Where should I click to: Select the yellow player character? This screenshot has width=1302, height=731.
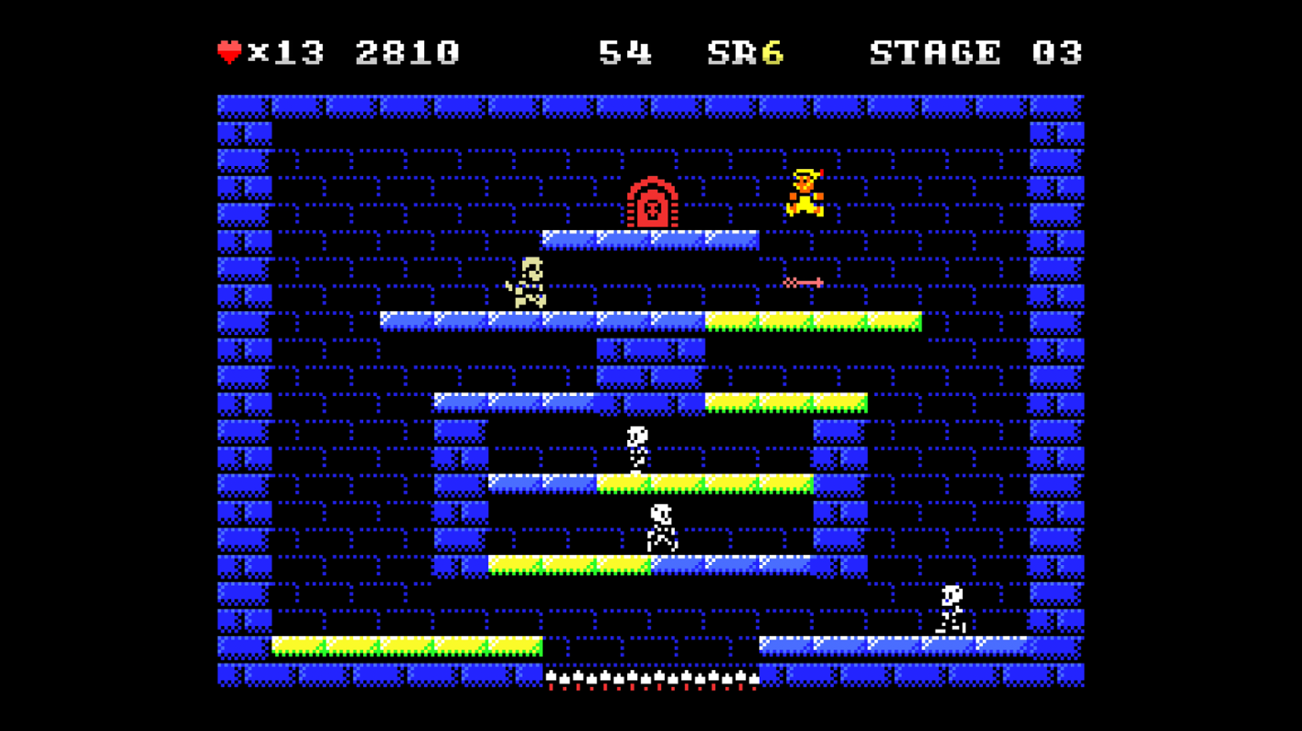pos(805,191)
